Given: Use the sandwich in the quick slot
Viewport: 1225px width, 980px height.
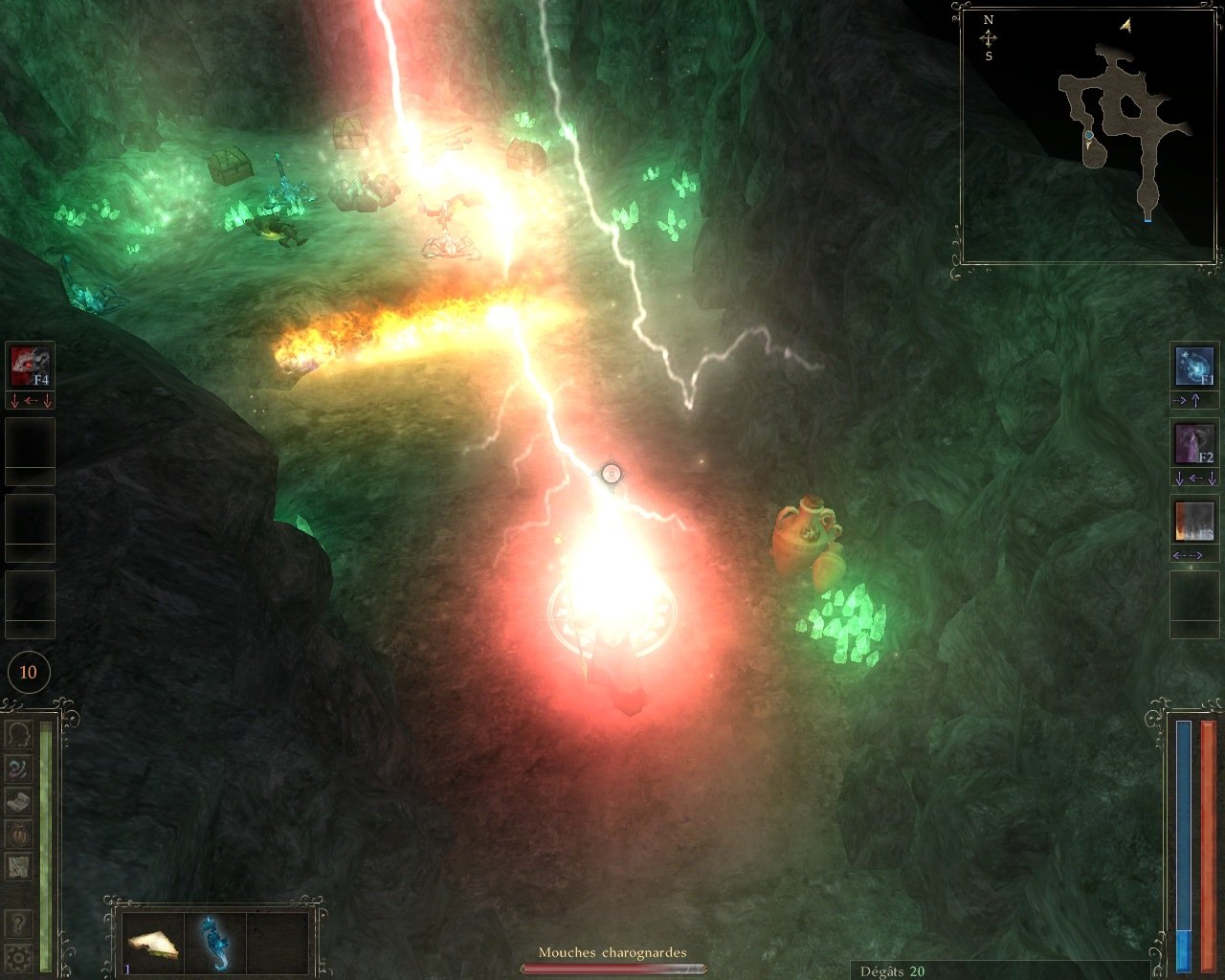Looking at the screenshot, I should [152, 944].
